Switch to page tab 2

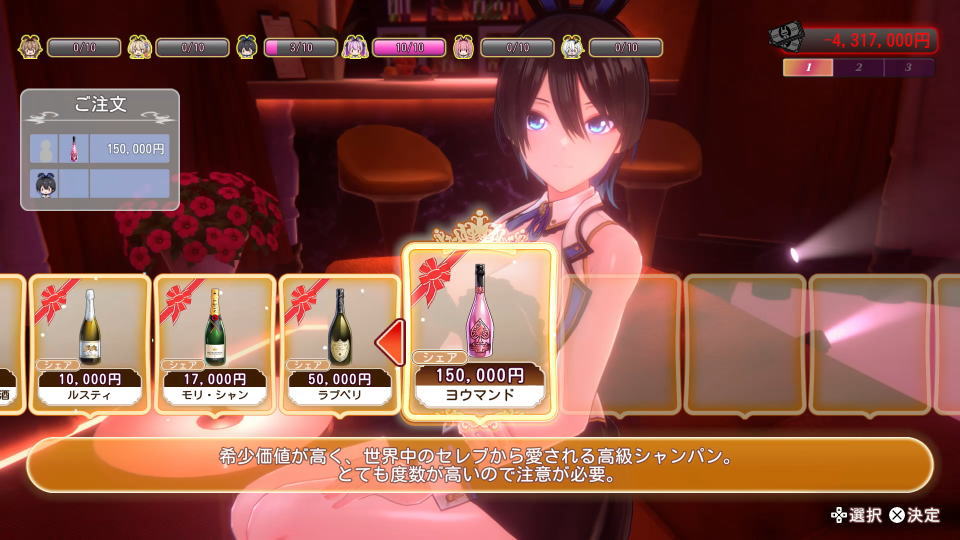coord(859,68)
